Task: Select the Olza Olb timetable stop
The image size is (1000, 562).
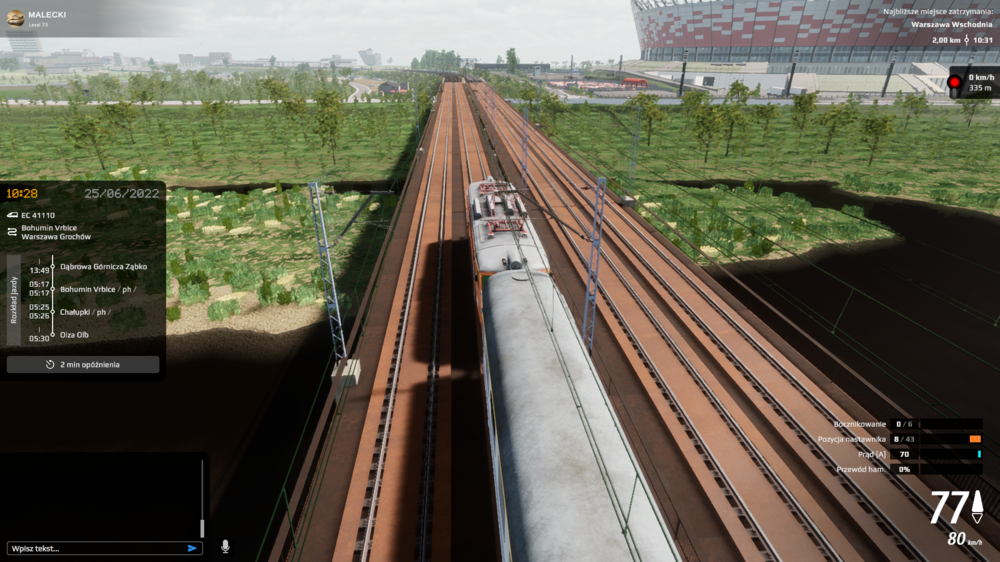Action: tap(75, 335)
